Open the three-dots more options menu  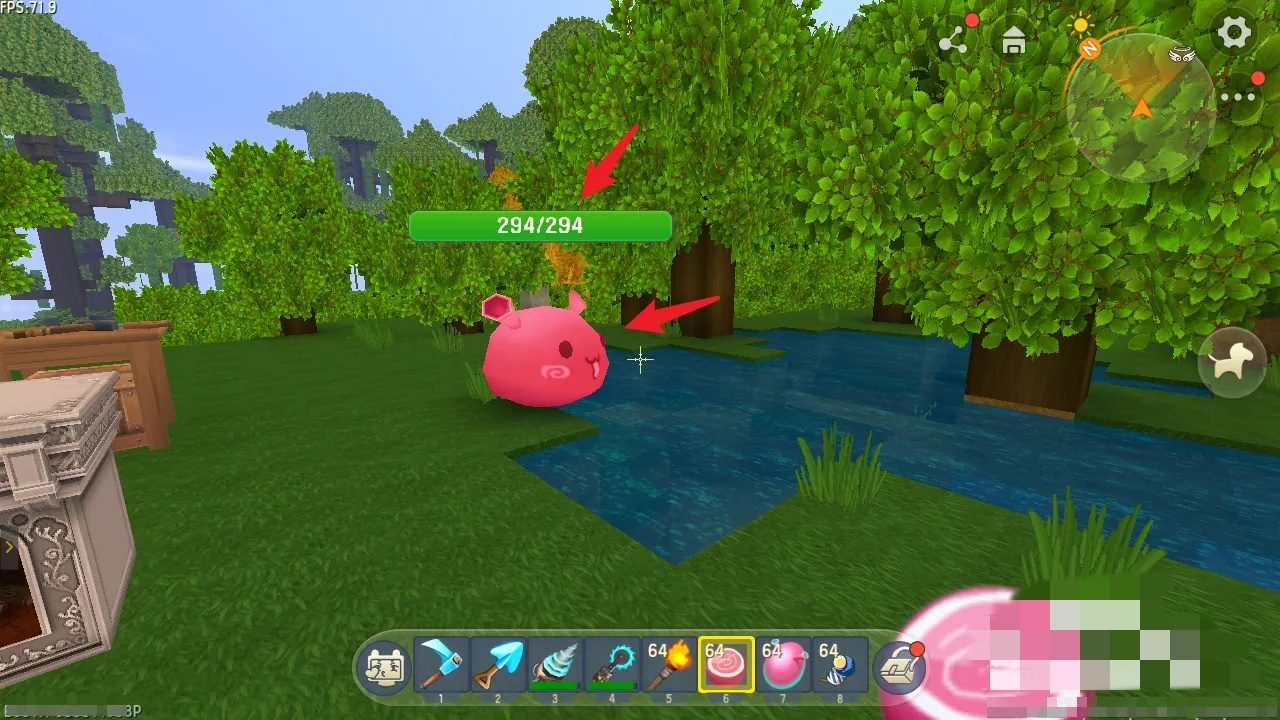point(1238,97)
